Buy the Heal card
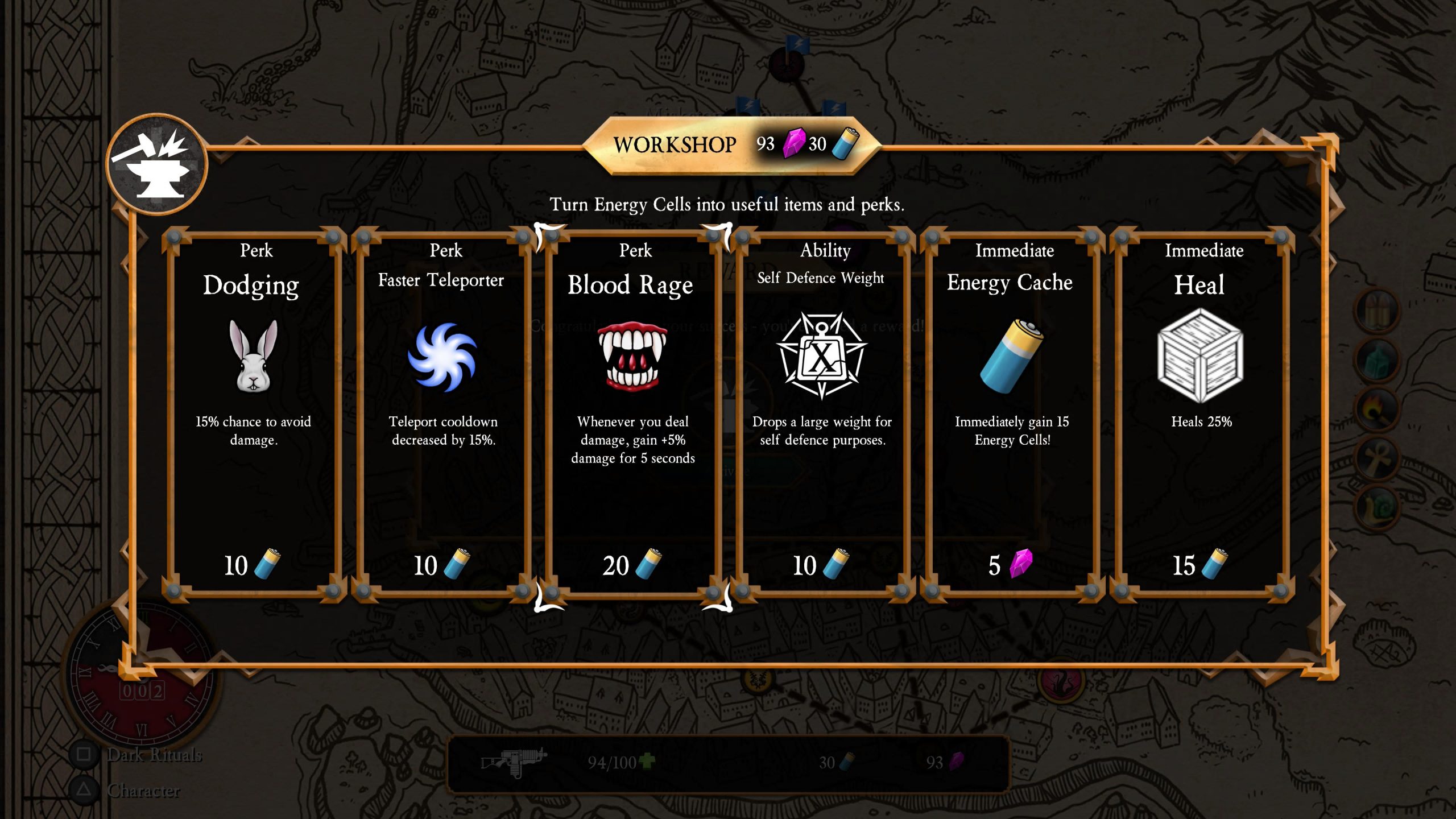Screen dimensions: 1456x819 (1201, 415)
